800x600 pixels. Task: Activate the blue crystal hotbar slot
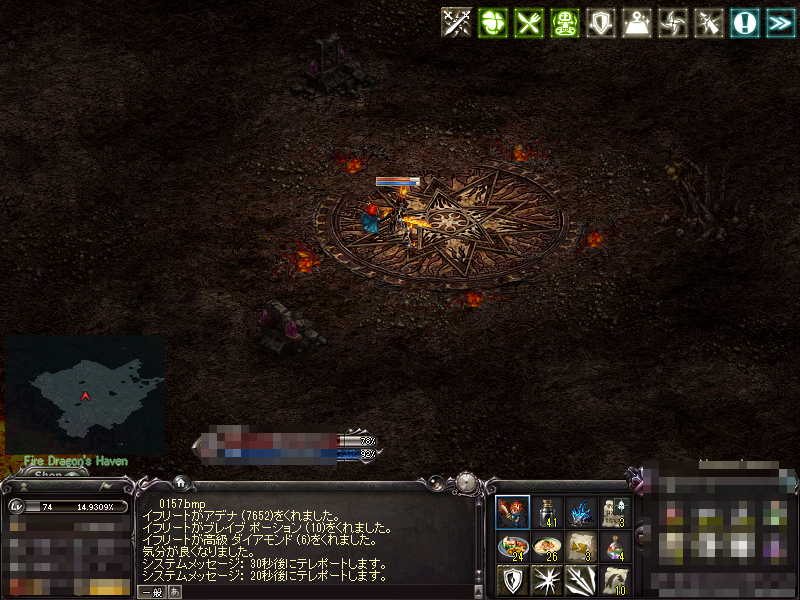tap(580, 512)
